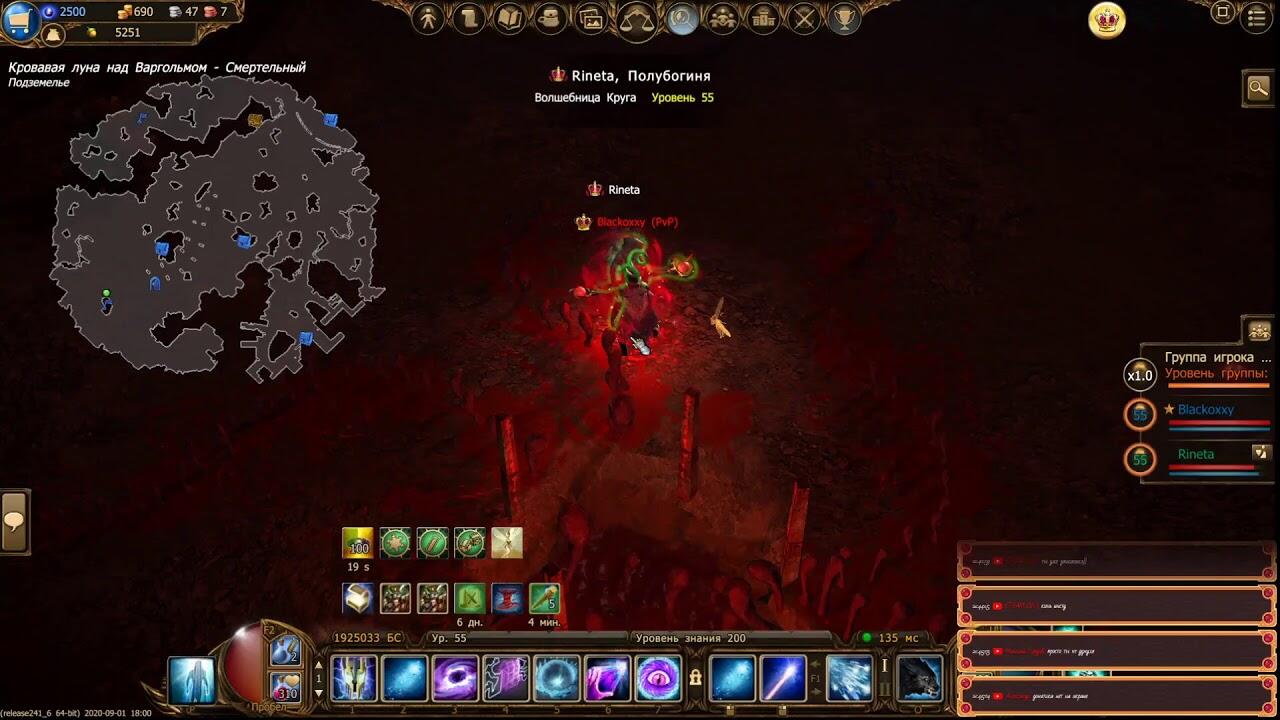The height and width of the screenshot is (720, 1280).
Task: Activate the purple eye skill in the hotbar
Action: point(658,679)
